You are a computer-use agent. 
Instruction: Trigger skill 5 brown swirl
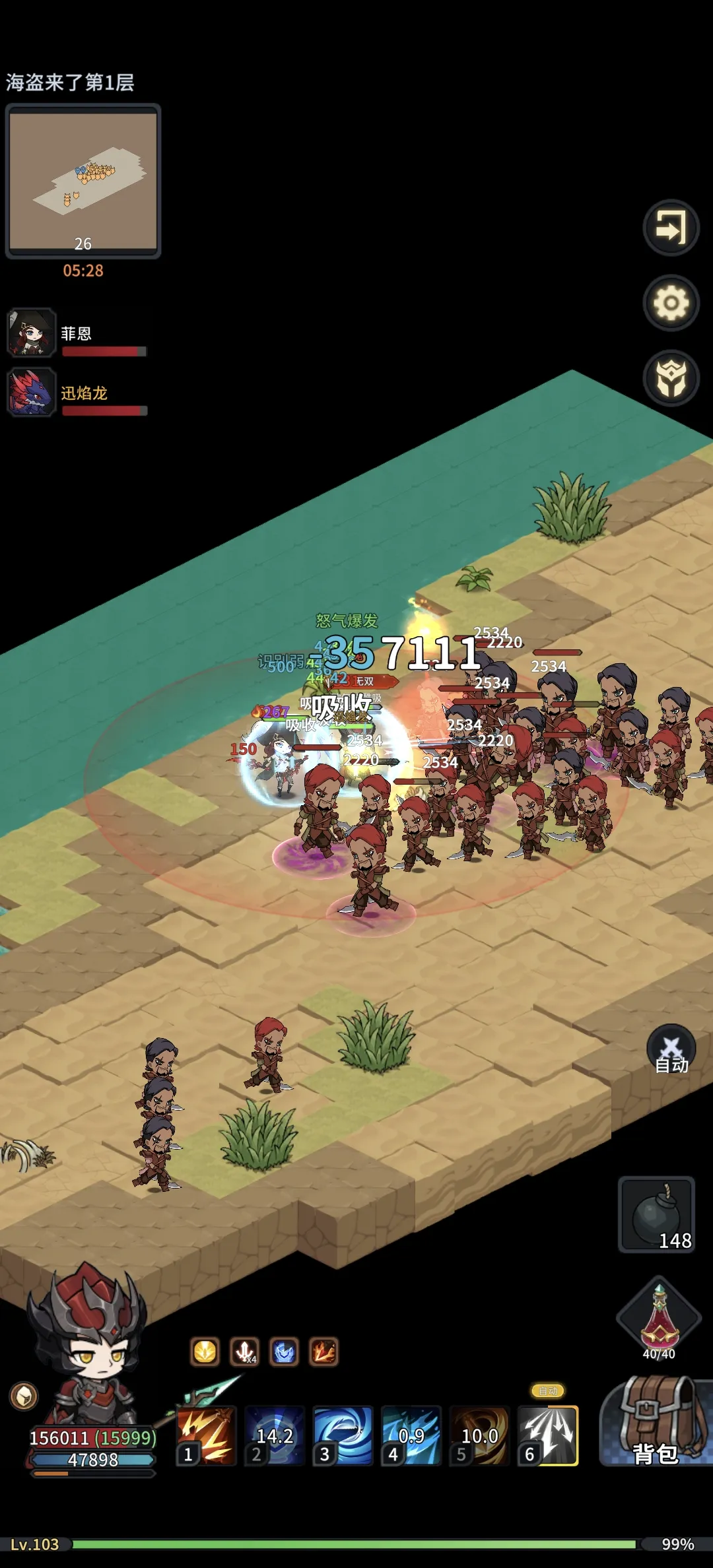pos(479,1436)
